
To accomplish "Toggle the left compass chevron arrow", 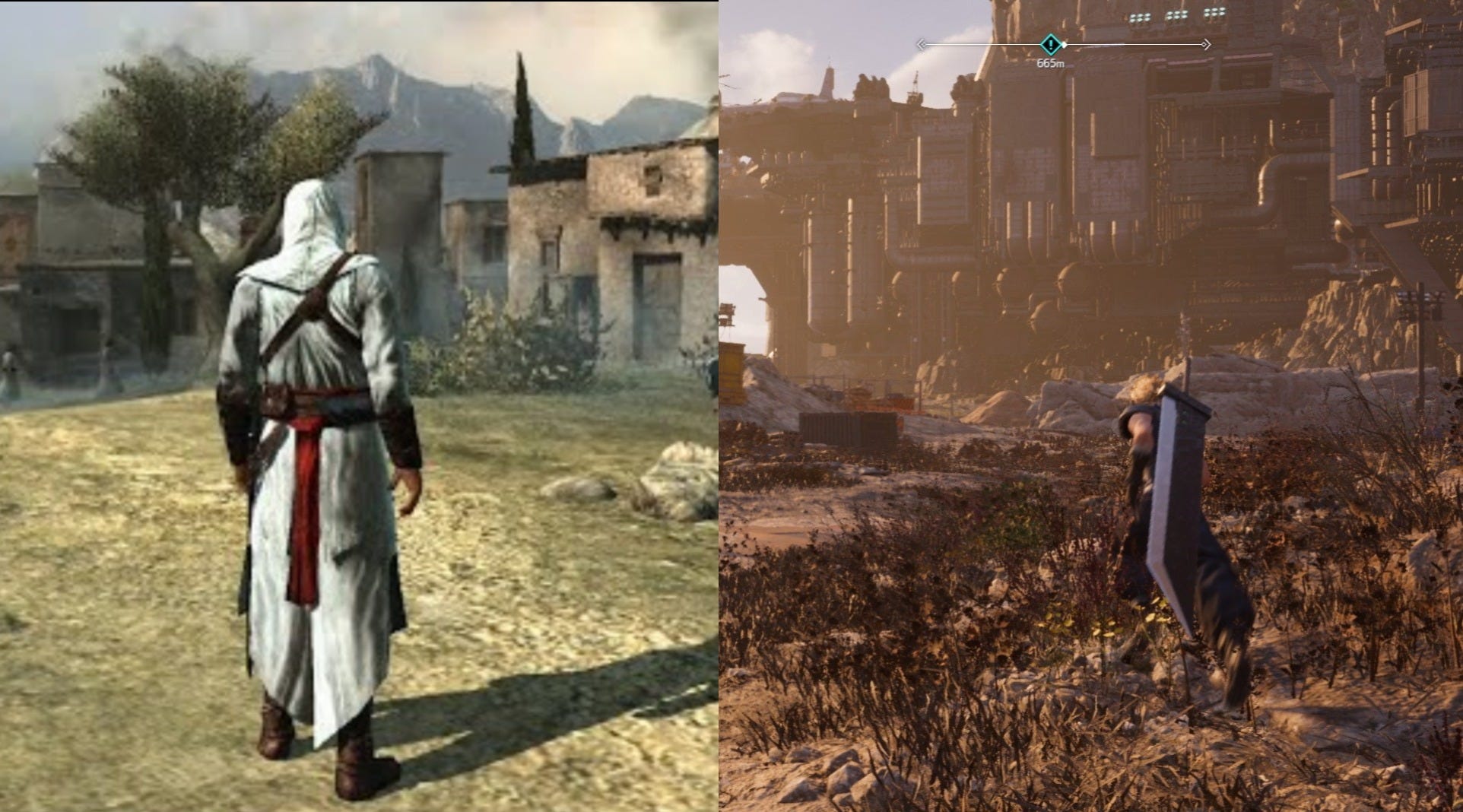I will (922, 43).
